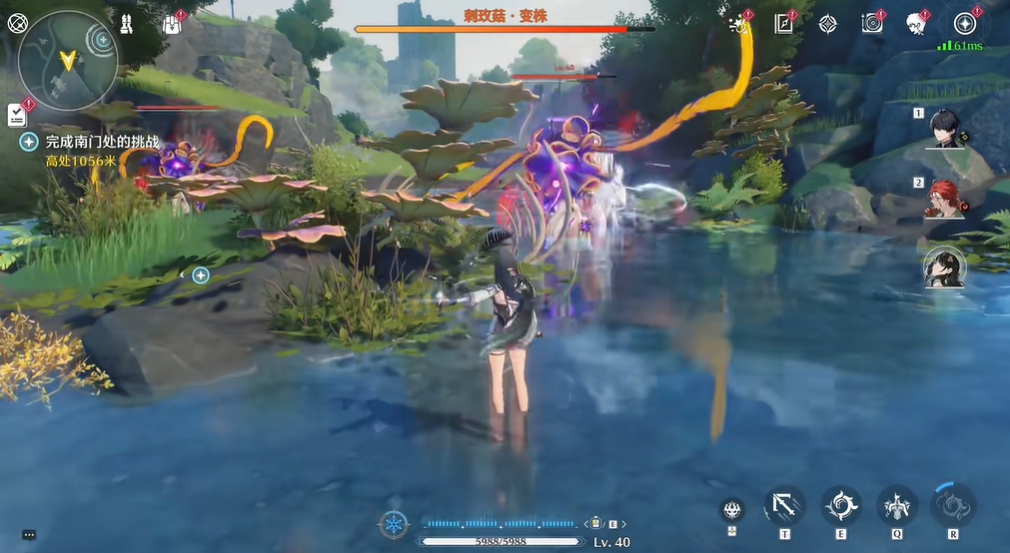The image size is (1010, 553).
Task: Open the character head silhouette icon
Action: point(915,24)
